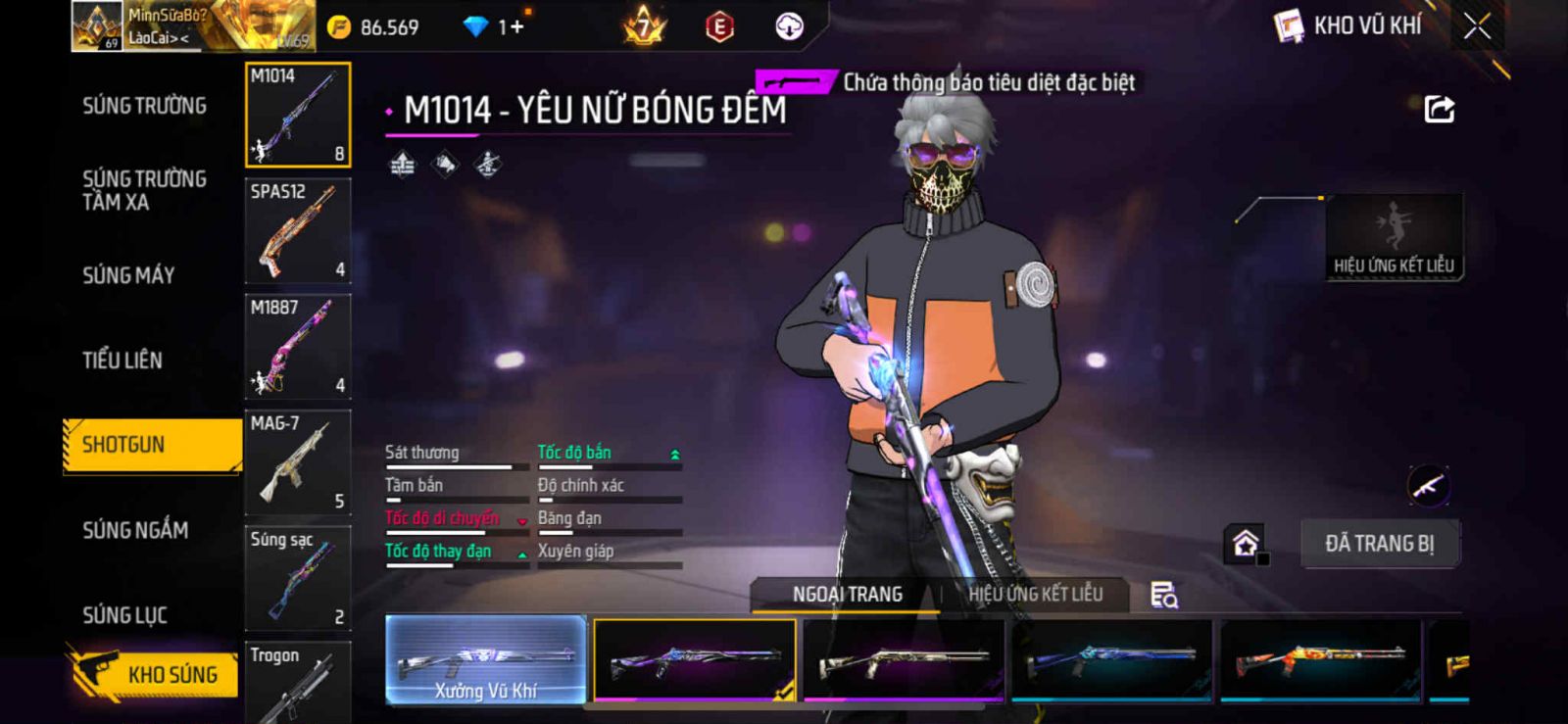
Task: Select the Tiểu Liên category
Action: tap(122, 360)
